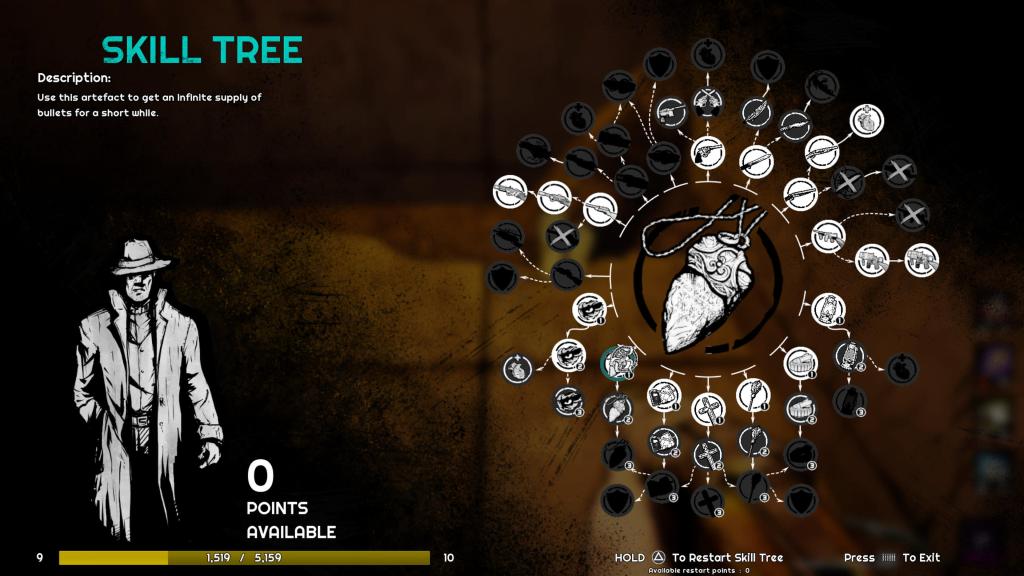Screen dimensions: 1024x576
Task: Choose the tier 2 arrowhead artefact node
Action: [x=617, y=407]
